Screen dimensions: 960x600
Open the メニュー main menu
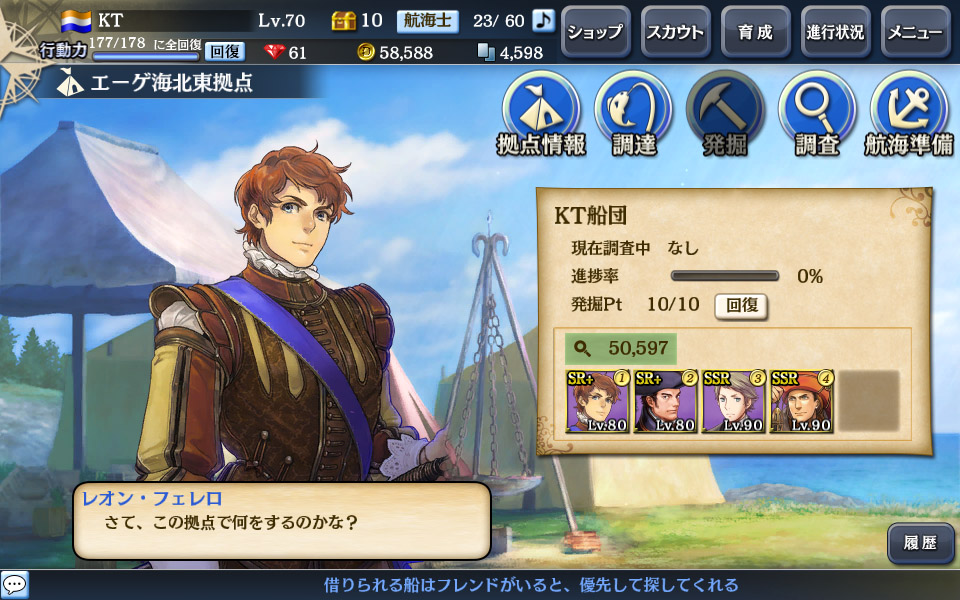(x=915, y=32)
